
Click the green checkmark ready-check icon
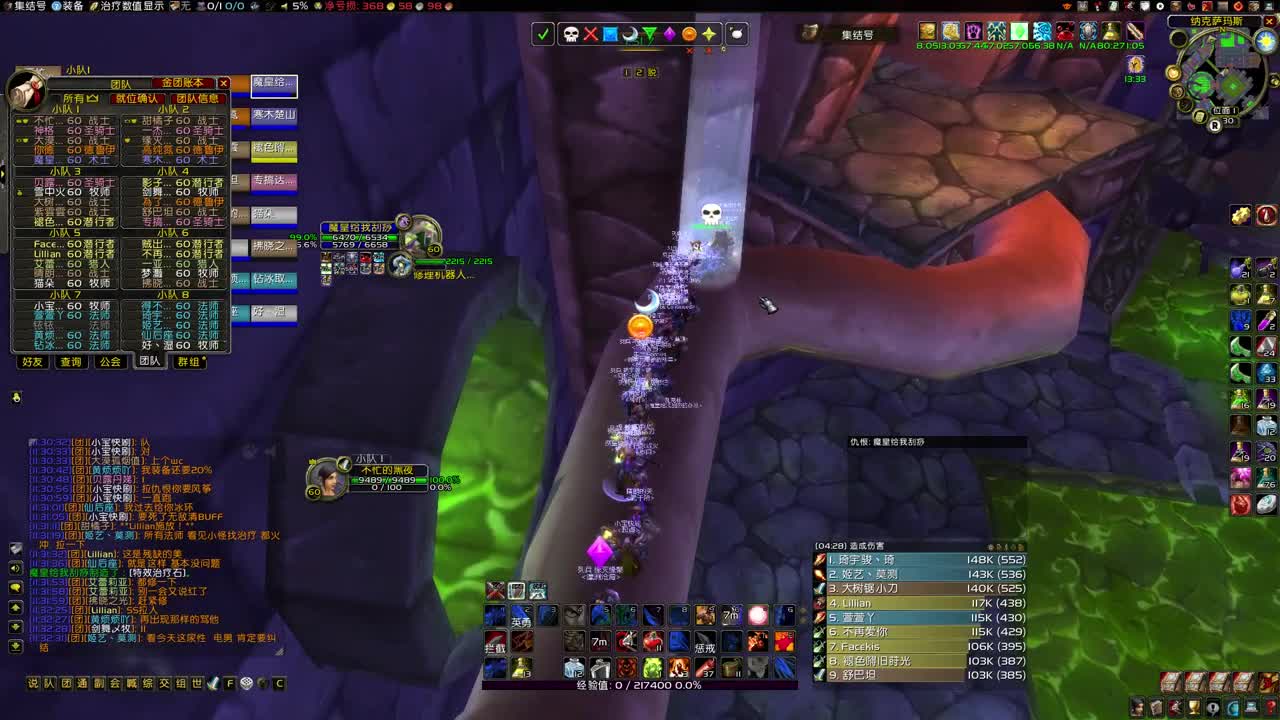tap(543, 33)
